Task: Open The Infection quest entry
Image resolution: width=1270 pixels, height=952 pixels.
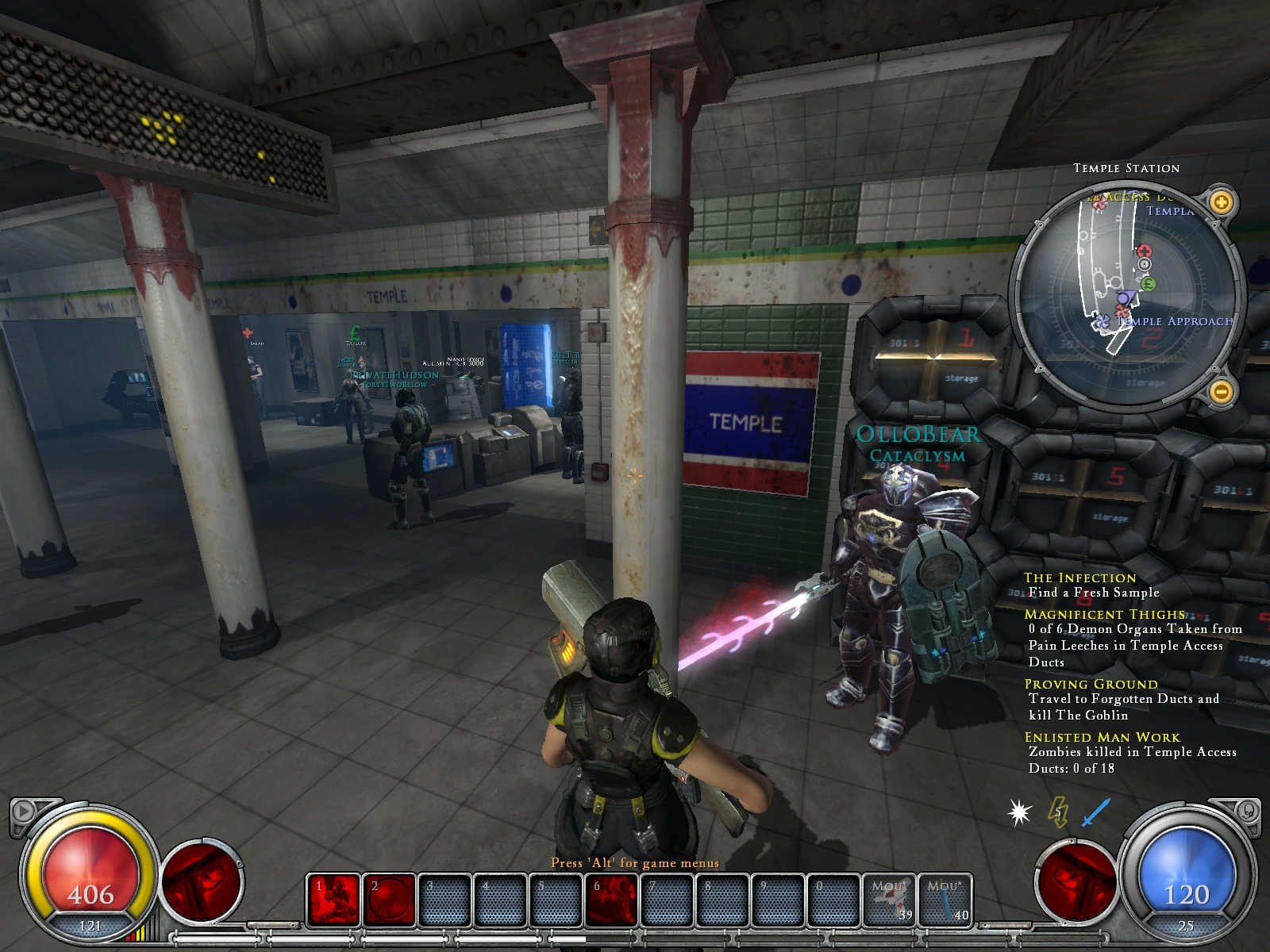Action: pos(1079,578)
